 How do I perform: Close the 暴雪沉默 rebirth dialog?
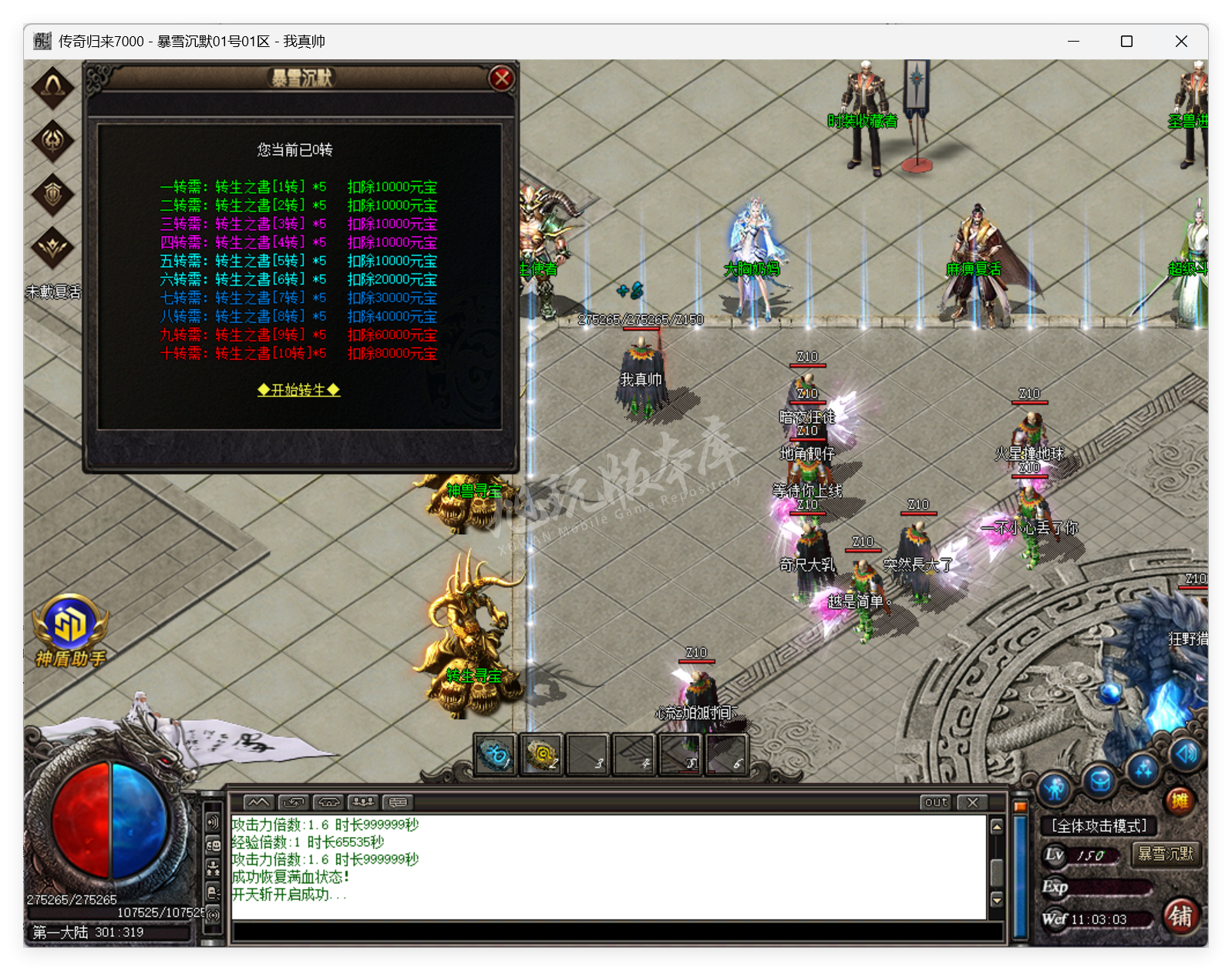(x=502, y=78)
